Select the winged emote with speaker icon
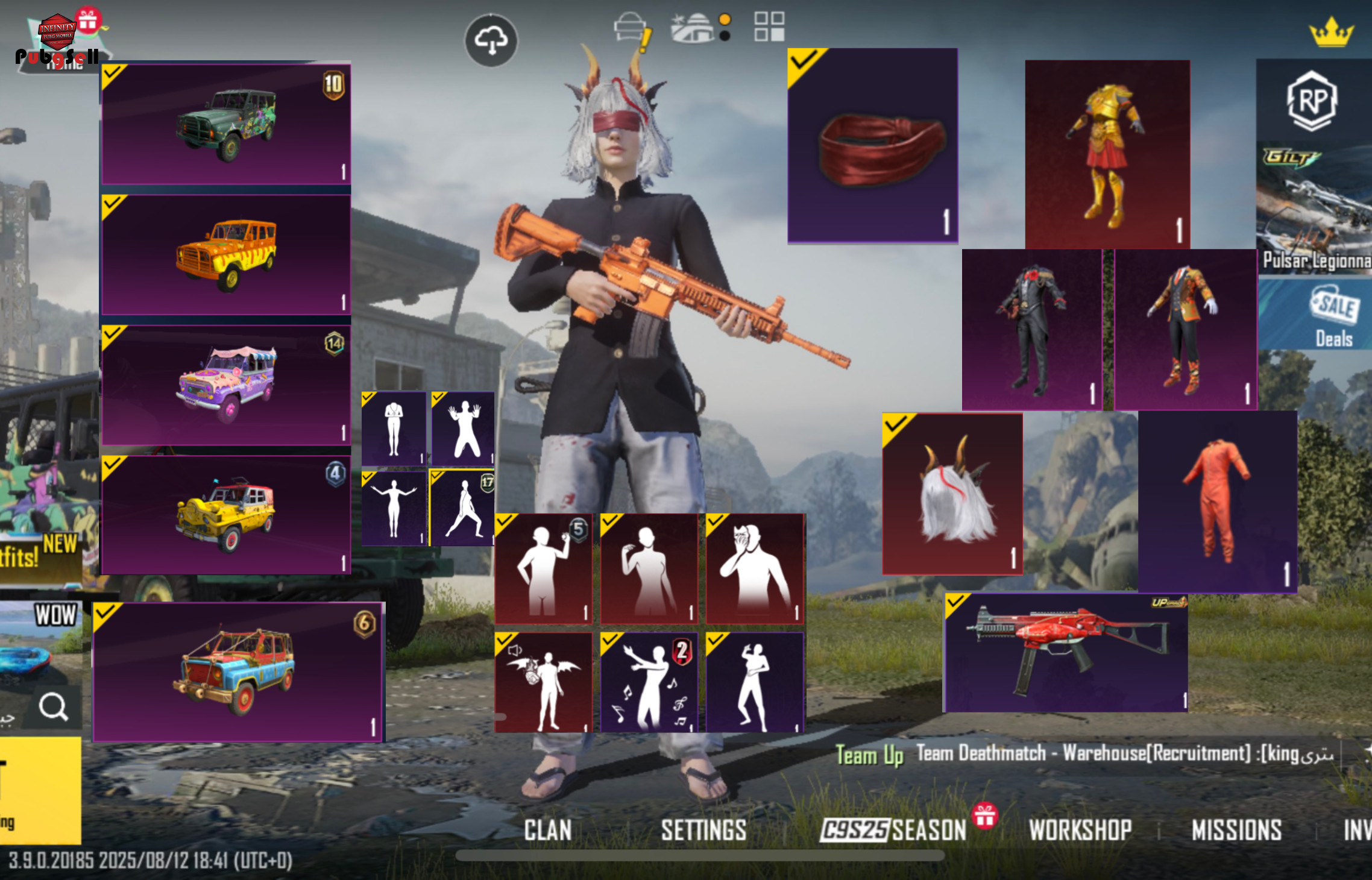This screenshot has width=1372, height=880. (x=543, y=682)
